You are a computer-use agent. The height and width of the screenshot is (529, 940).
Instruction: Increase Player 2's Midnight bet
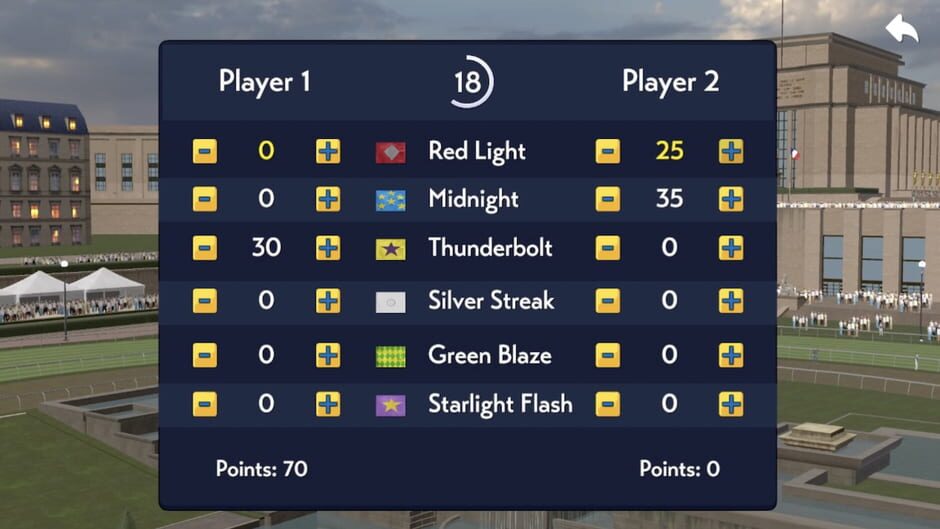pyautogui.click(x=731, y=199)
